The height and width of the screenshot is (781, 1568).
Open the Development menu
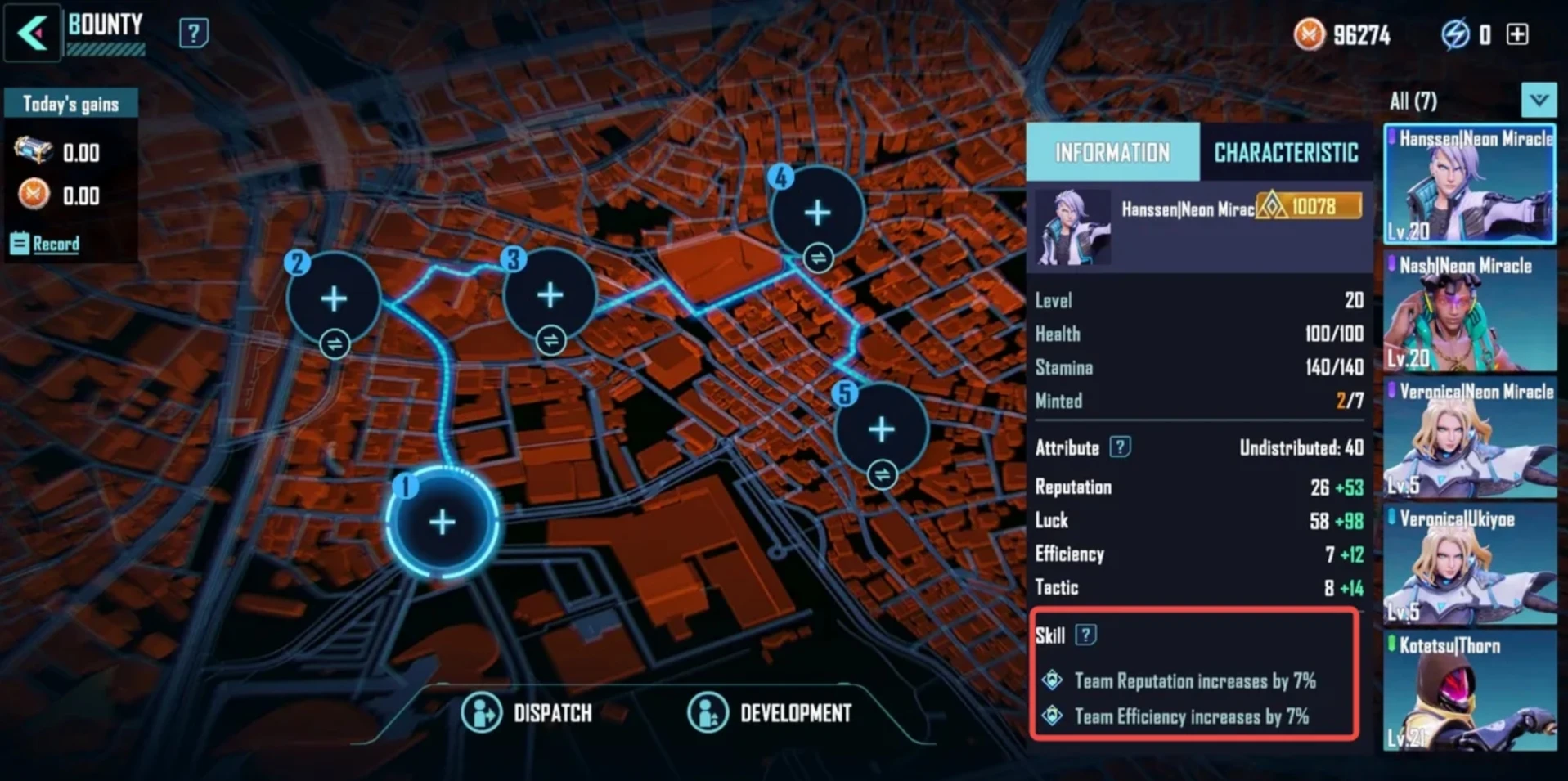point(771,713)
